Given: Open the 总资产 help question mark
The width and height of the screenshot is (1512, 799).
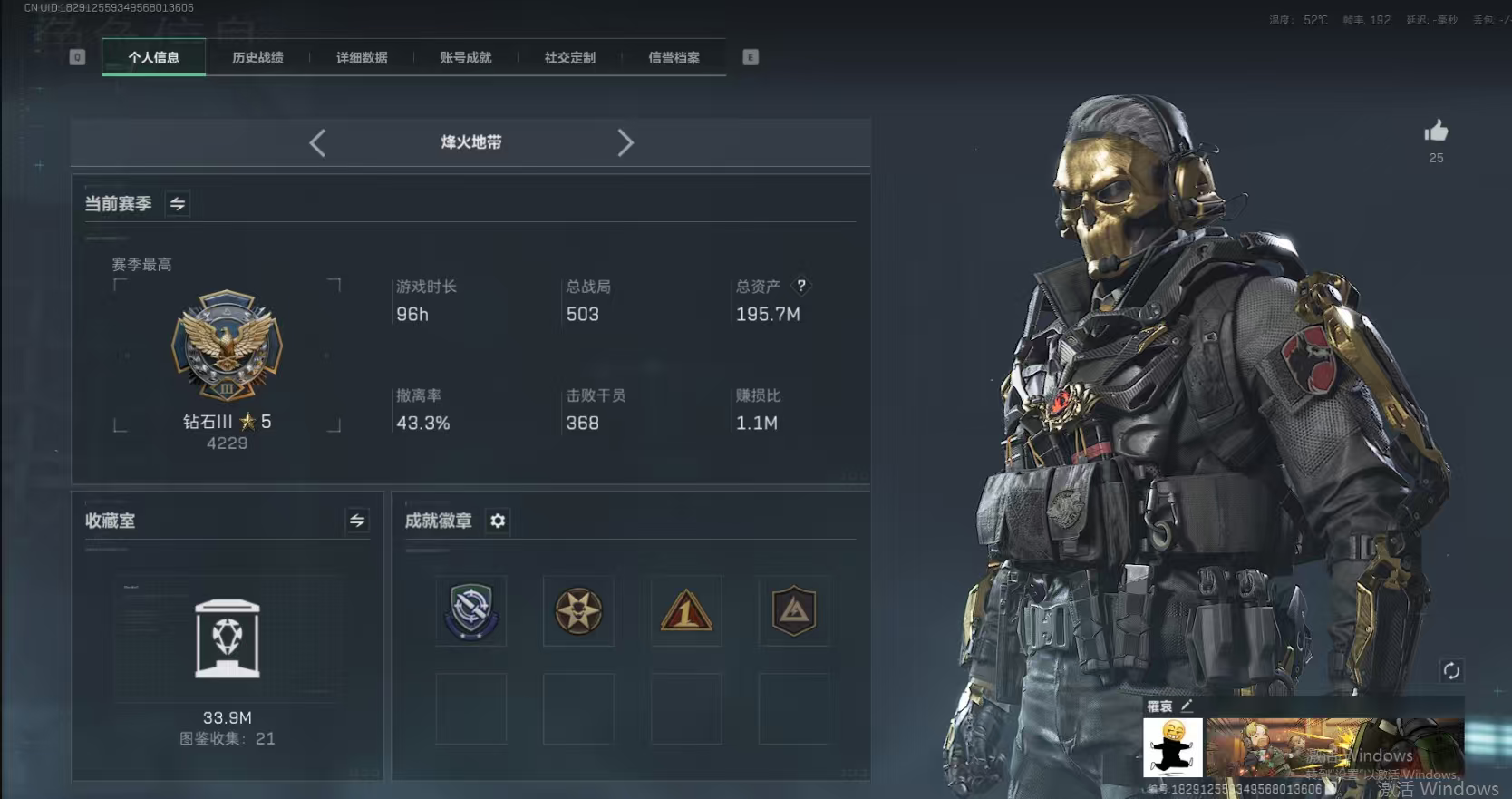Looking at the screenshot, I should [801, 287].
